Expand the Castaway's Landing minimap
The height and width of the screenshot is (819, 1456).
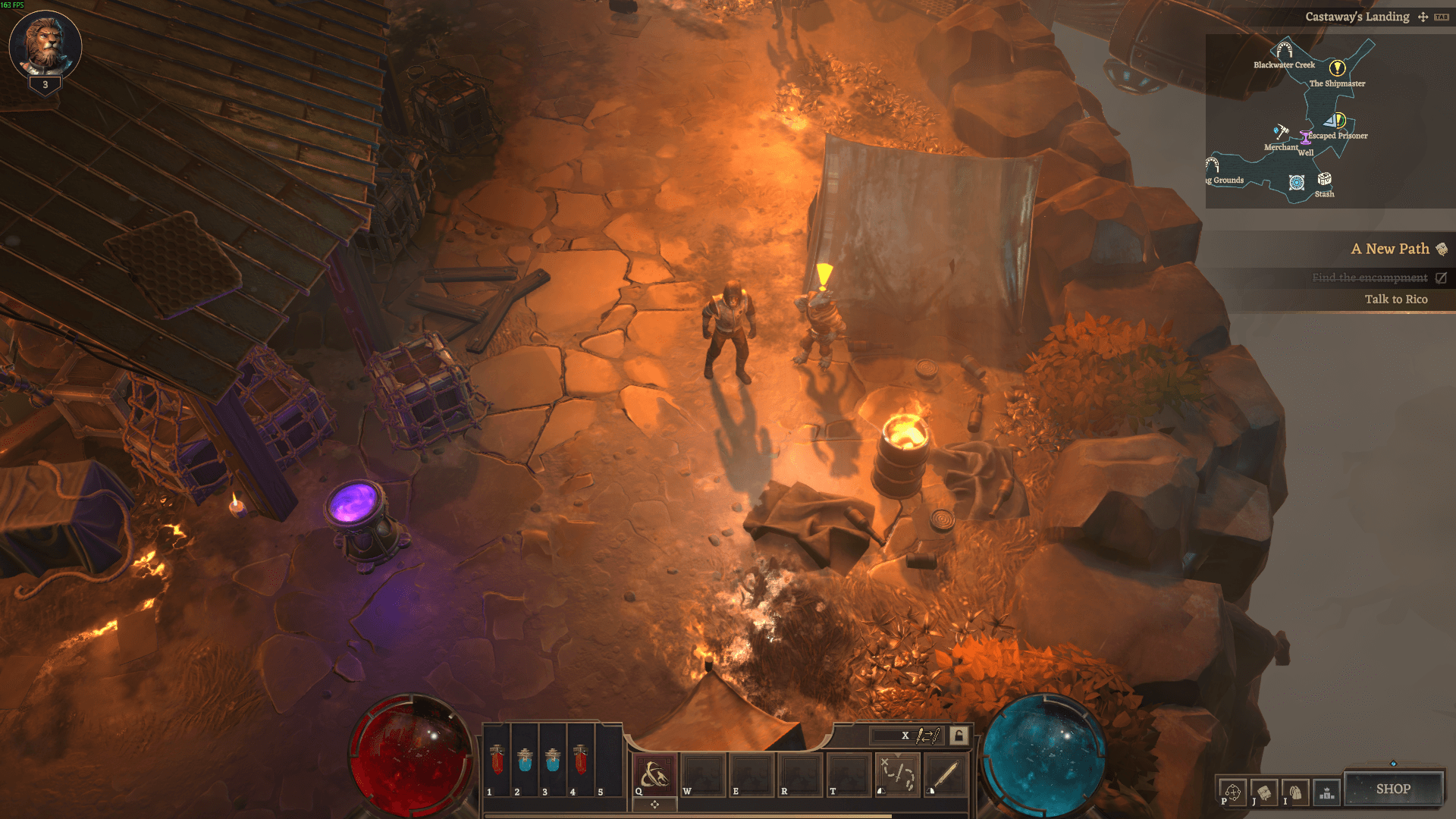(1423, 17)
